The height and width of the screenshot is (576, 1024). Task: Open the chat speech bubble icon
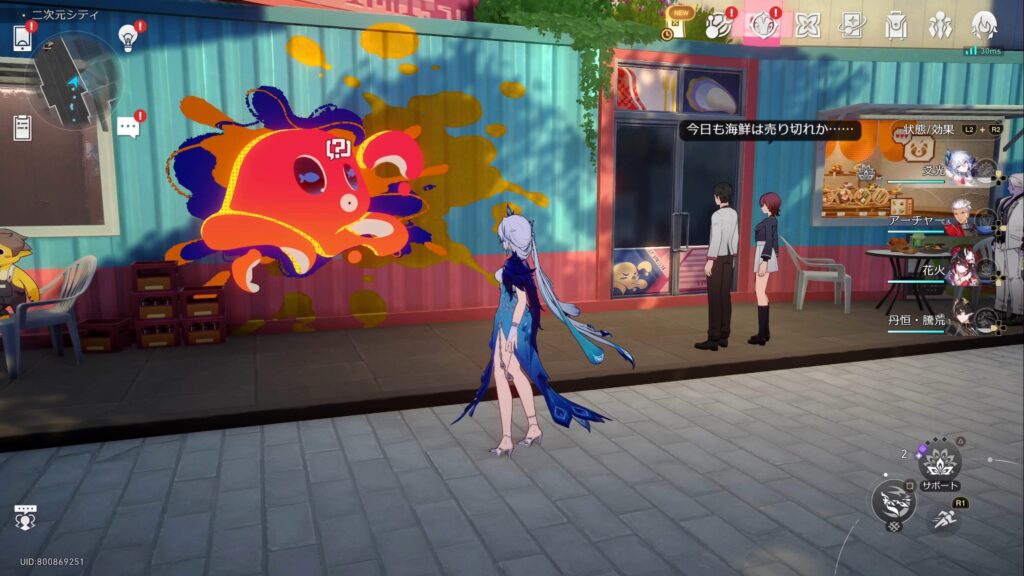pyautogui.click(x=127, y=126)
